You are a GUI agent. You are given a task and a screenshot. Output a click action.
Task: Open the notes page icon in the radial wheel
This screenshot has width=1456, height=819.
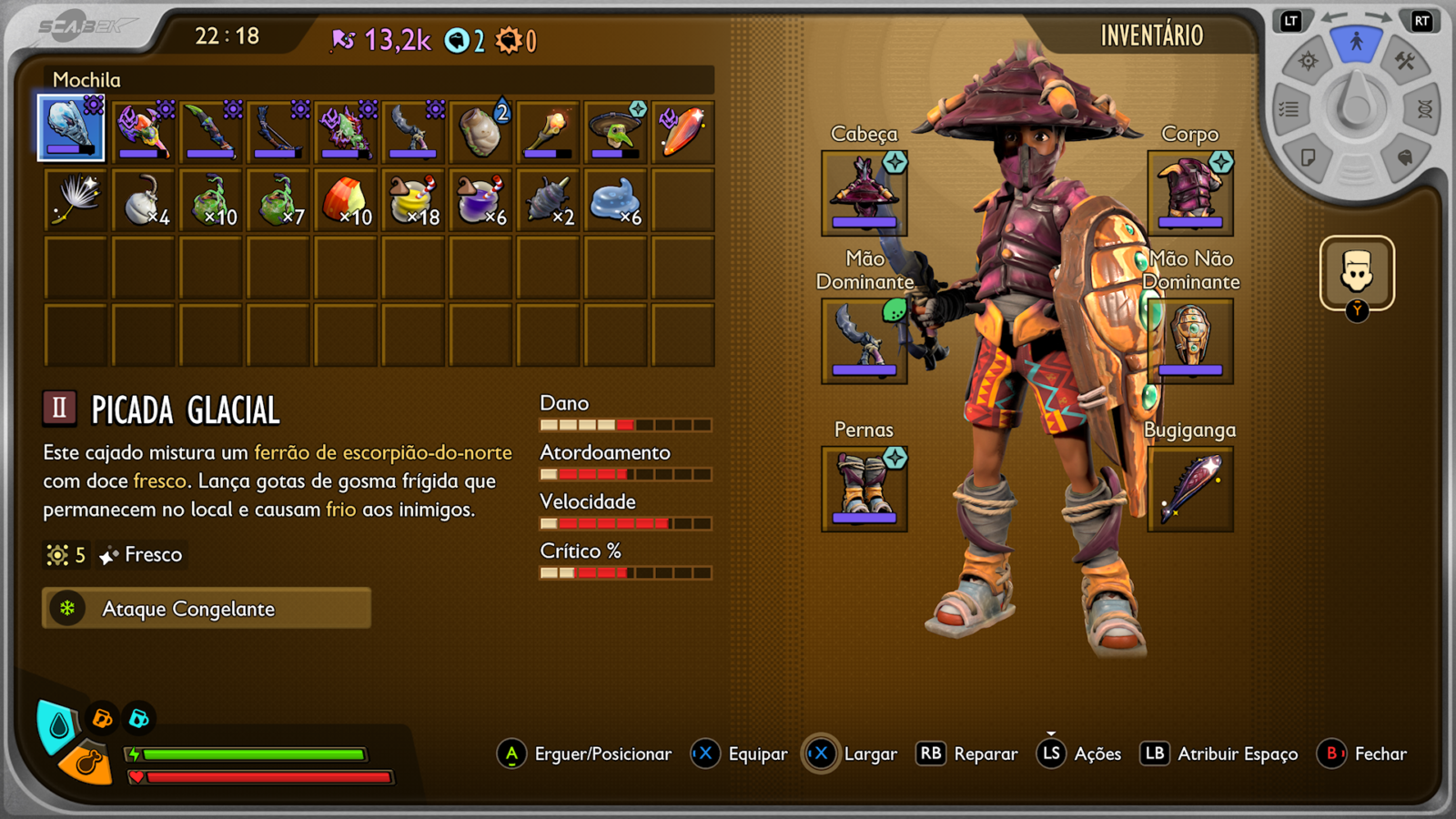tap(1309, 157)
